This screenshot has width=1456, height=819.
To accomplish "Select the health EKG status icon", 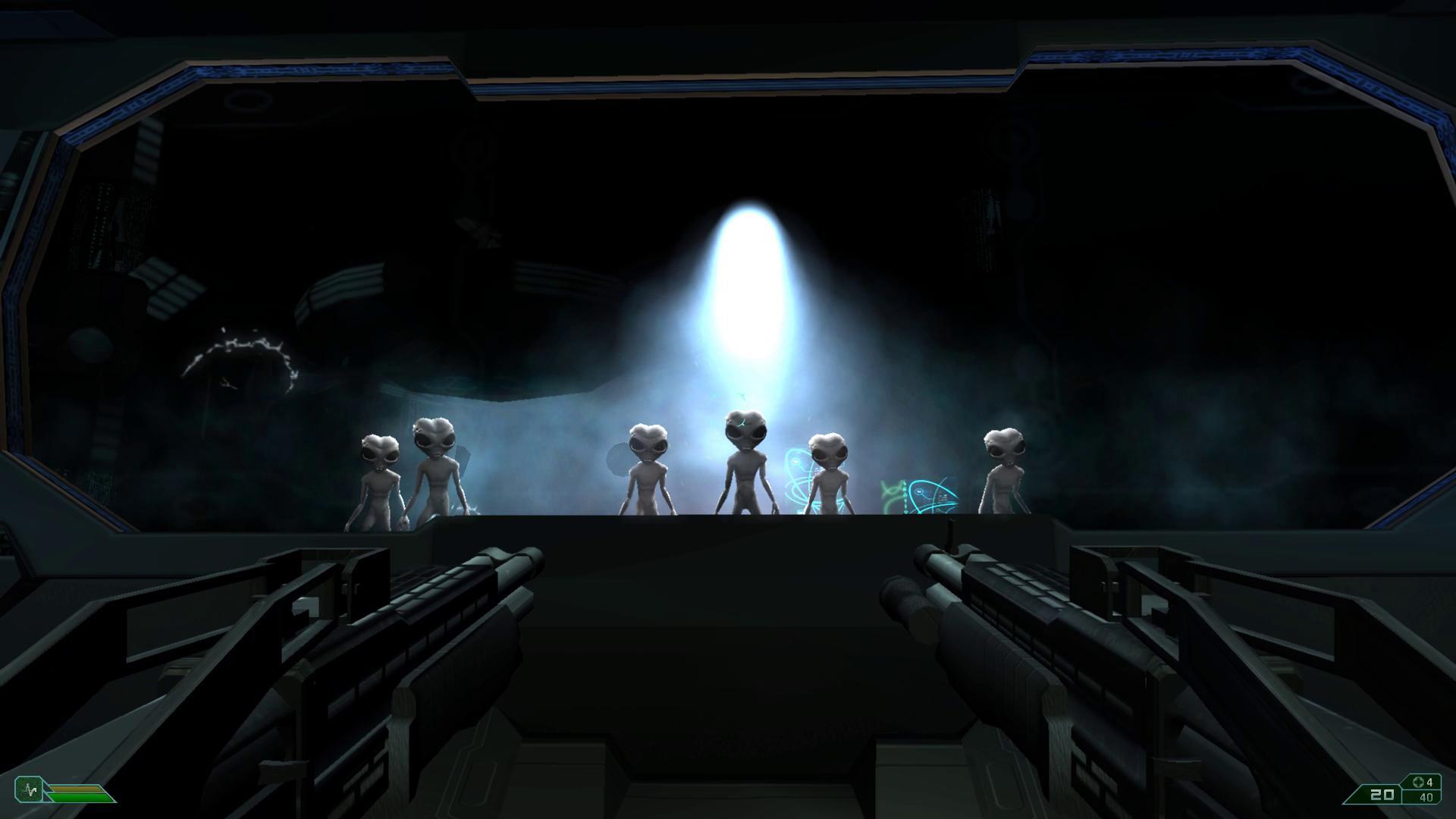I will 29,789.
